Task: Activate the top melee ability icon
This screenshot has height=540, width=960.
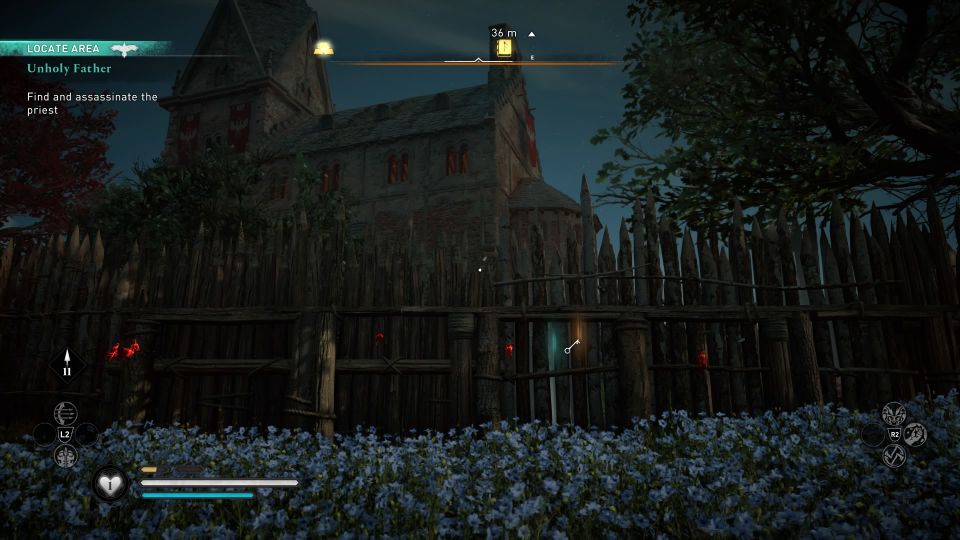Action: (x=894, y=412)
